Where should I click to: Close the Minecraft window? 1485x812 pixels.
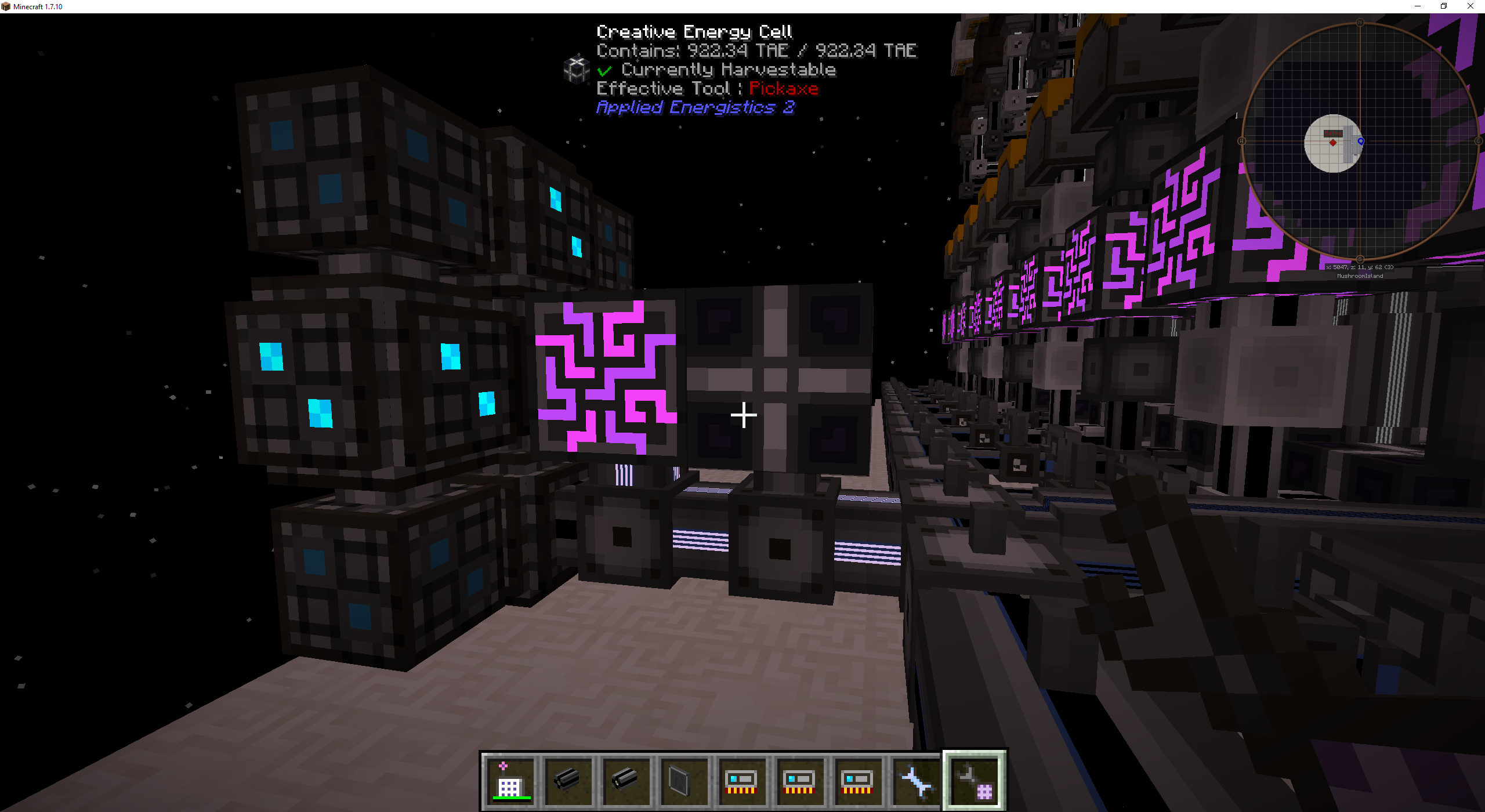[1470, 6]
